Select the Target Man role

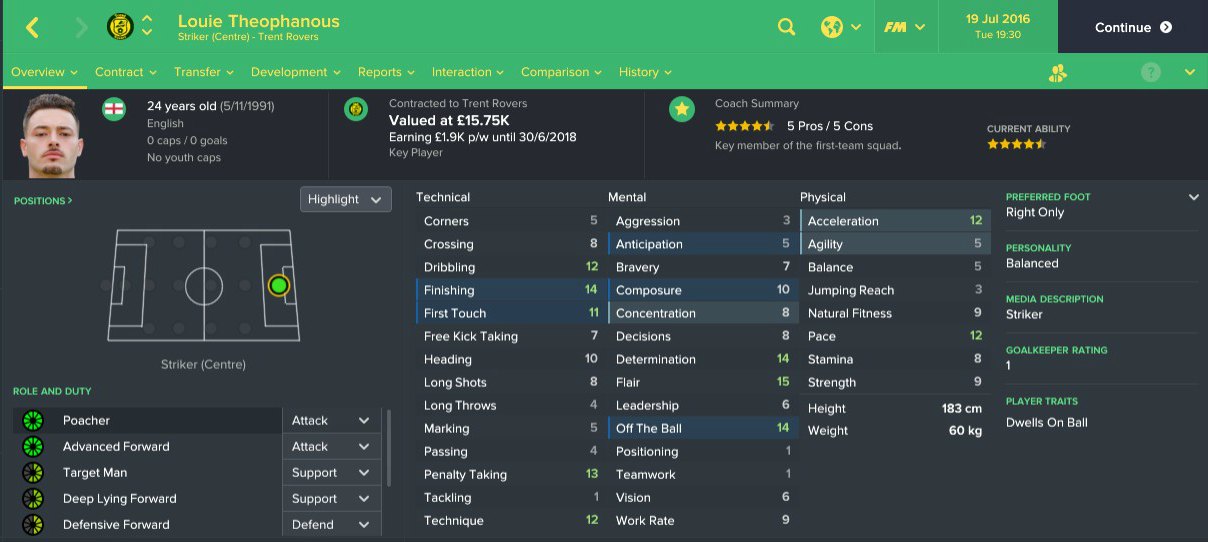click(150, 473)
